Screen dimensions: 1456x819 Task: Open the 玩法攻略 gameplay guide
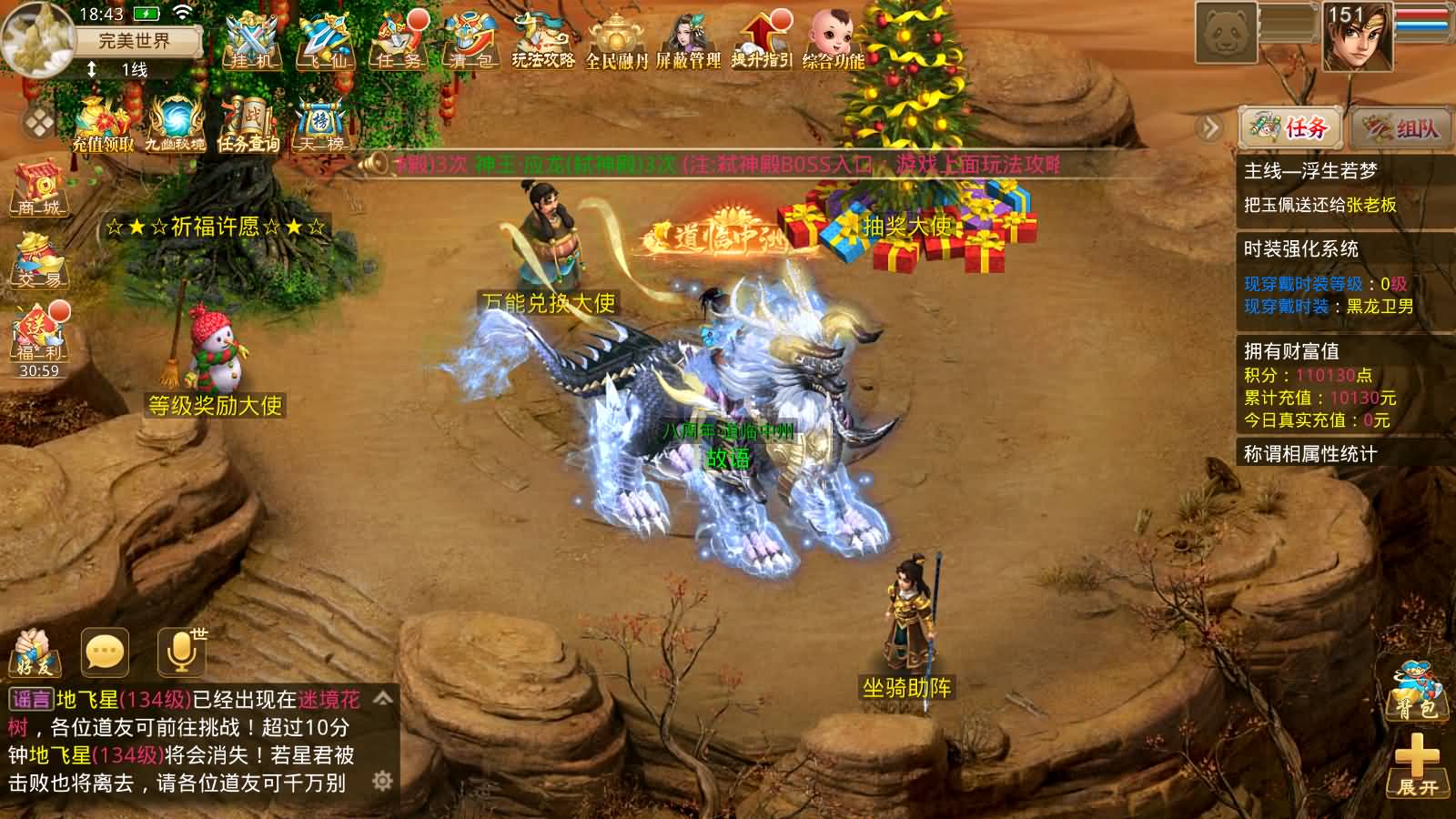pyautogui.click(x=542, y=42)
